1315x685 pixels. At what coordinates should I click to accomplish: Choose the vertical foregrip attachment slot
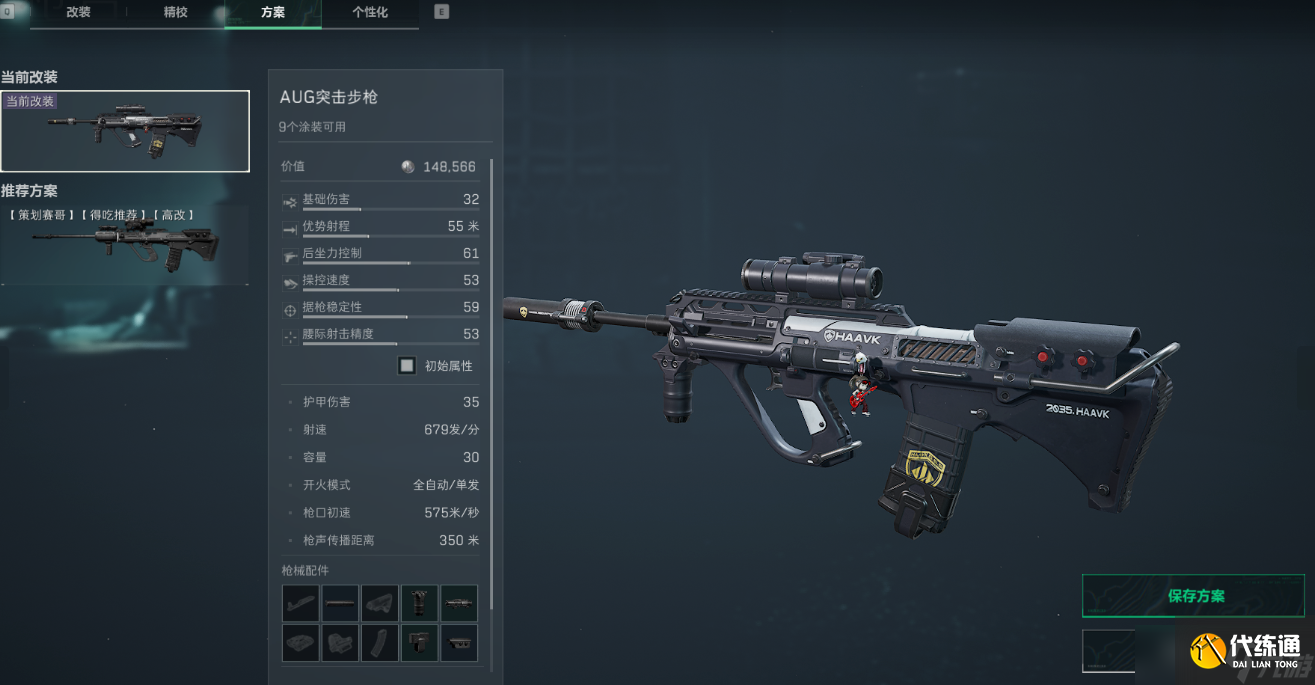coord(419,604)
